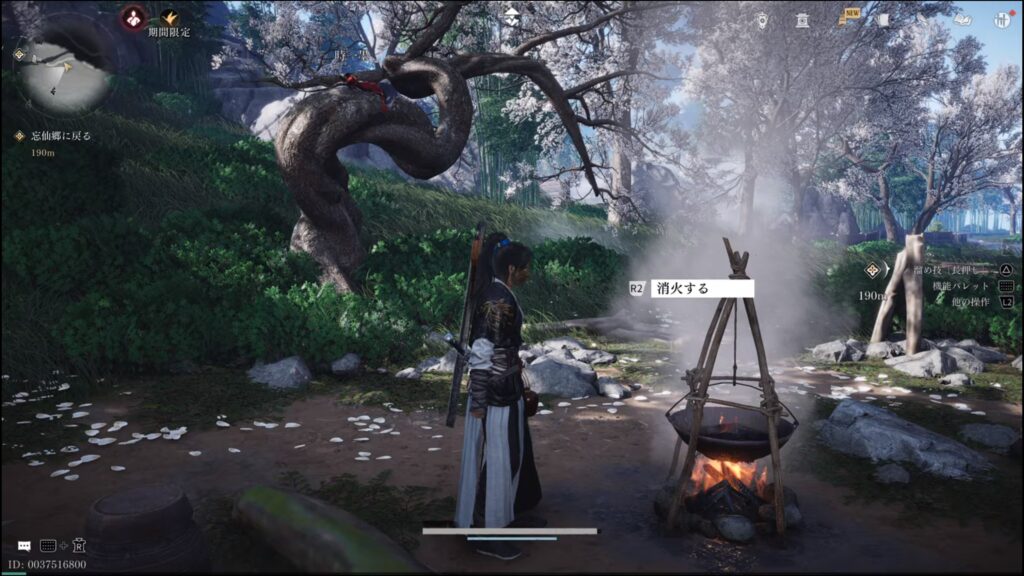Viewport: 1024px width, 576px height.
Task: Open the map pin icon in the top bar
Action: tap(764, 19)
